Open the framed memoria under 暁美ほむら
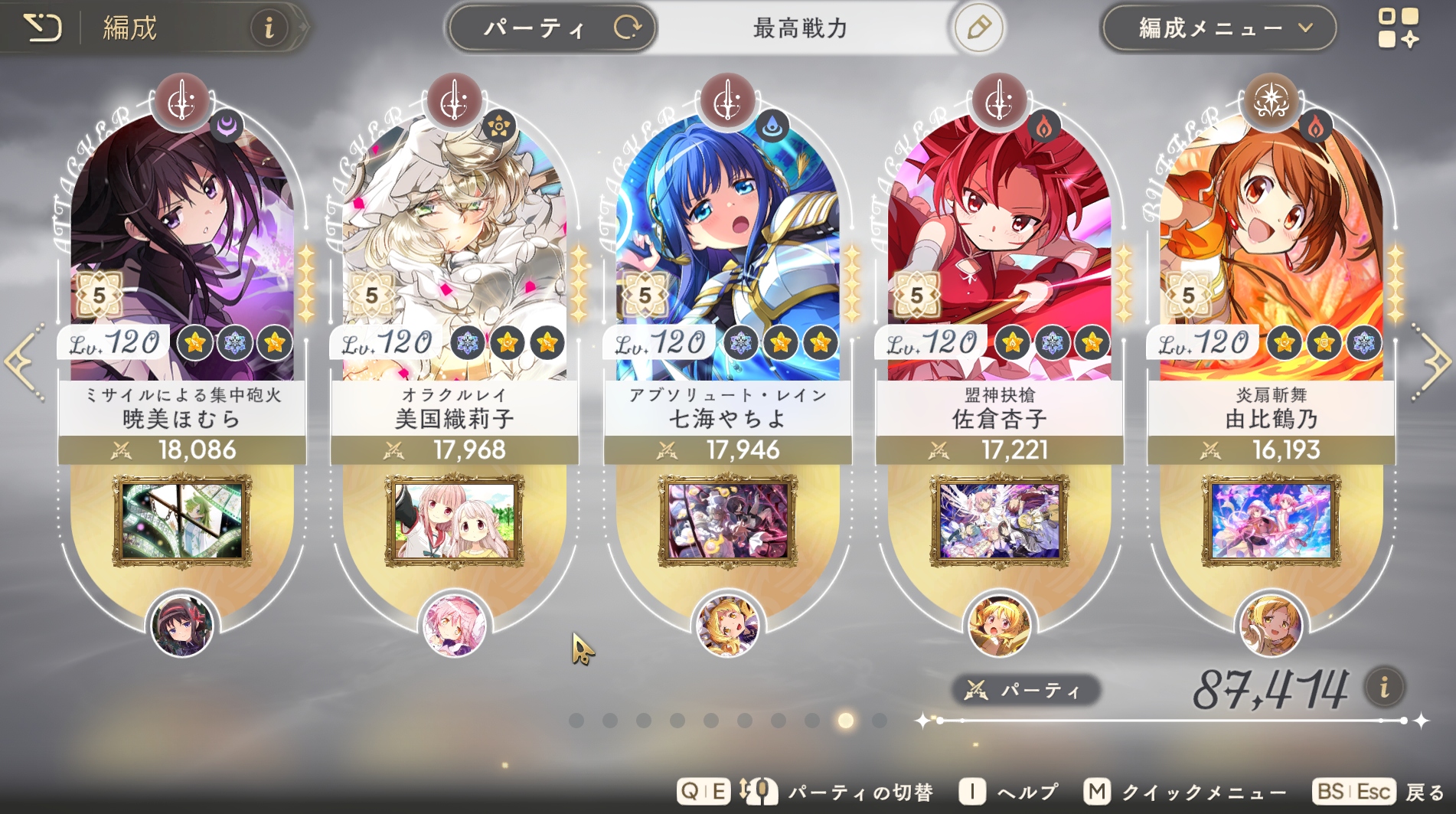The image size is (1456, 814). click(182, 521)
